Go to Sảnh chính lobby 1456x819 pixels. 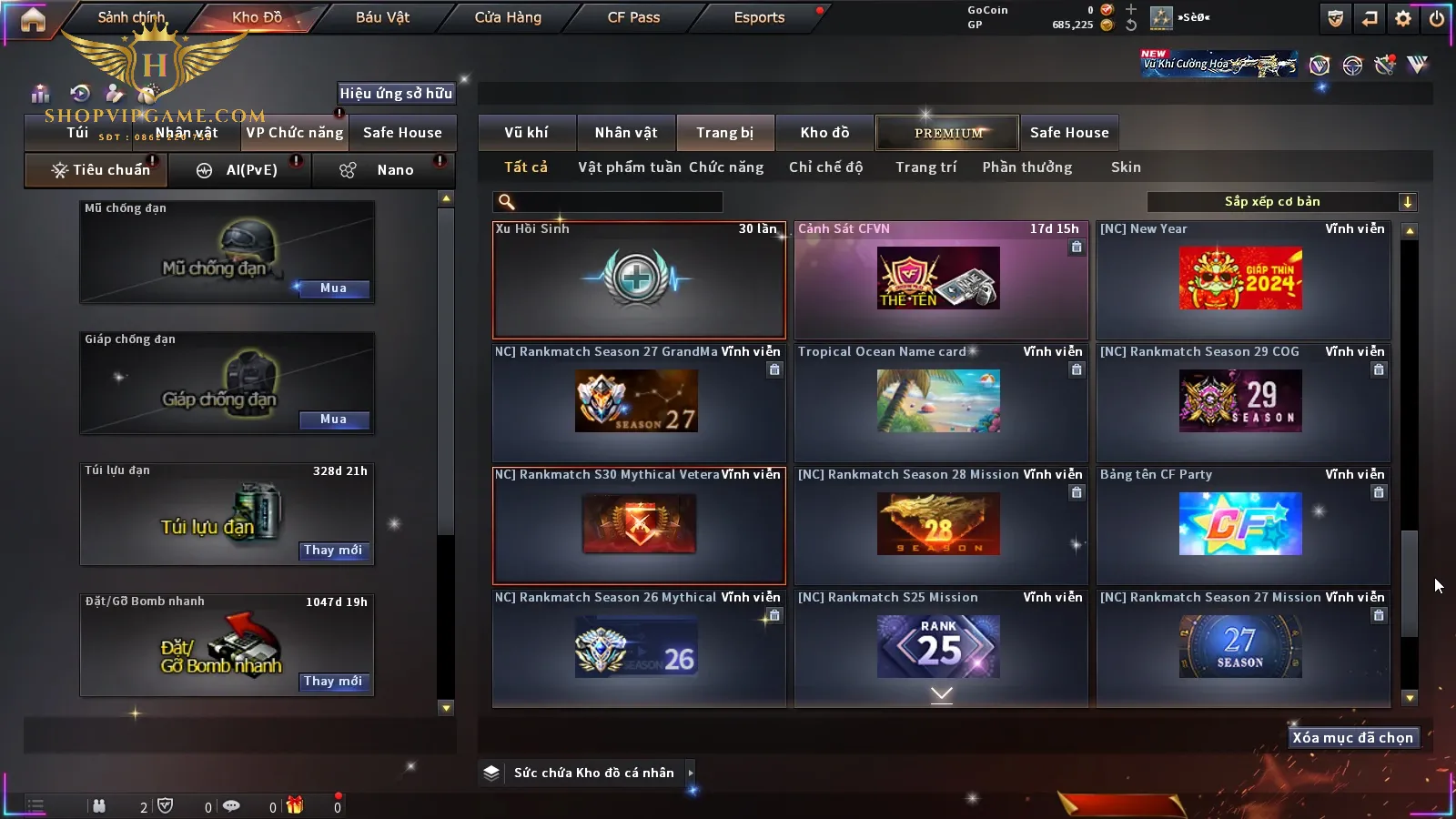[131, 17]
